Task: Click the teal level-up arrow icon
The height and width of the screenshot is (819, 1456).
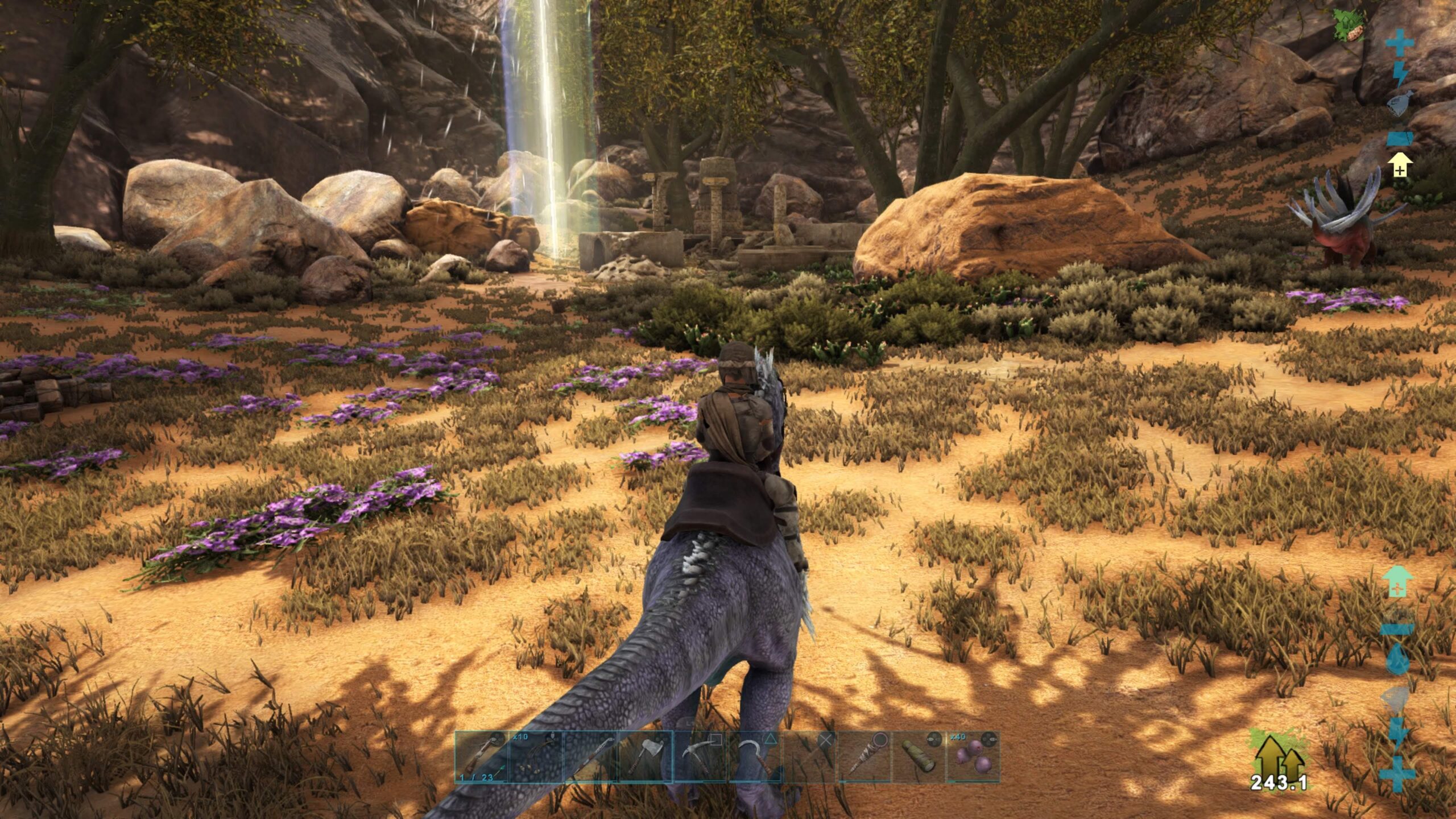Action: point(1400,581)
